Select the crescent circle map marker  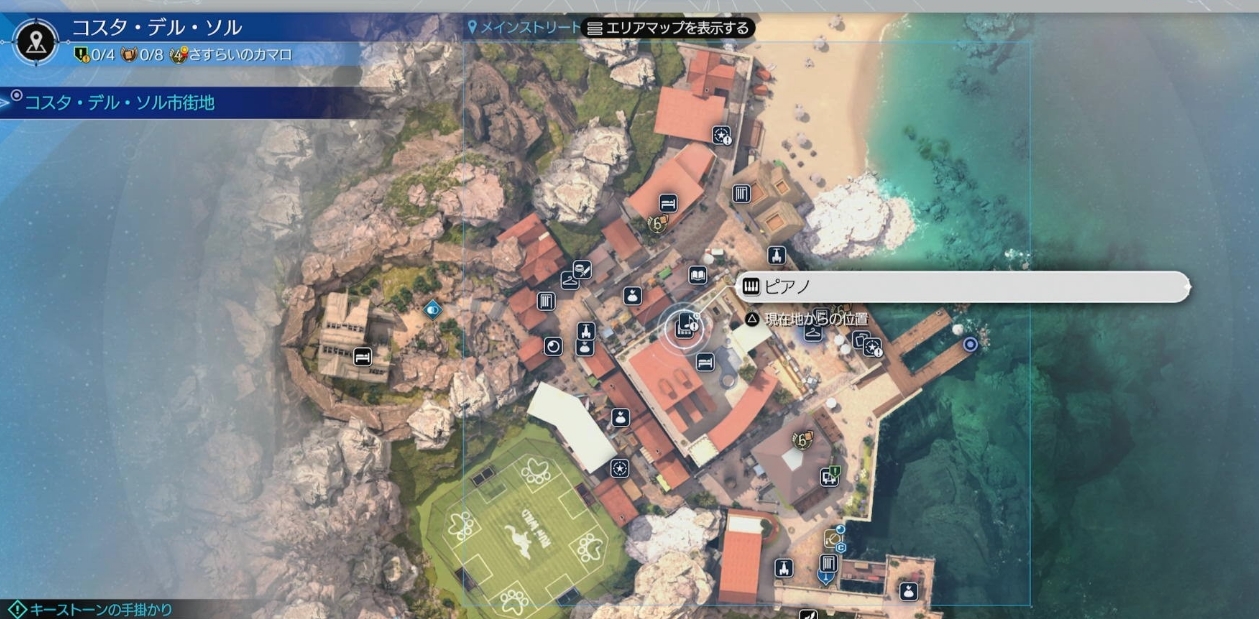[x=553, y=346]
